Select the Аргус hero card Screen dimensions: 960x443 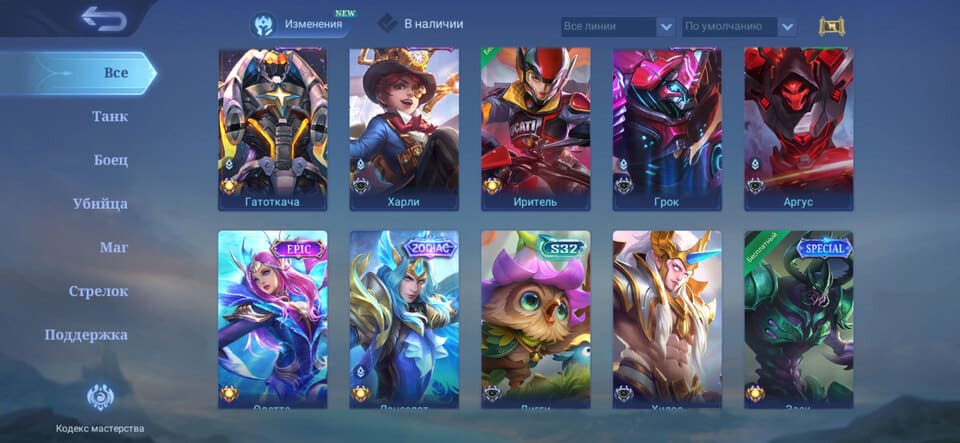[x=799, y=128]
